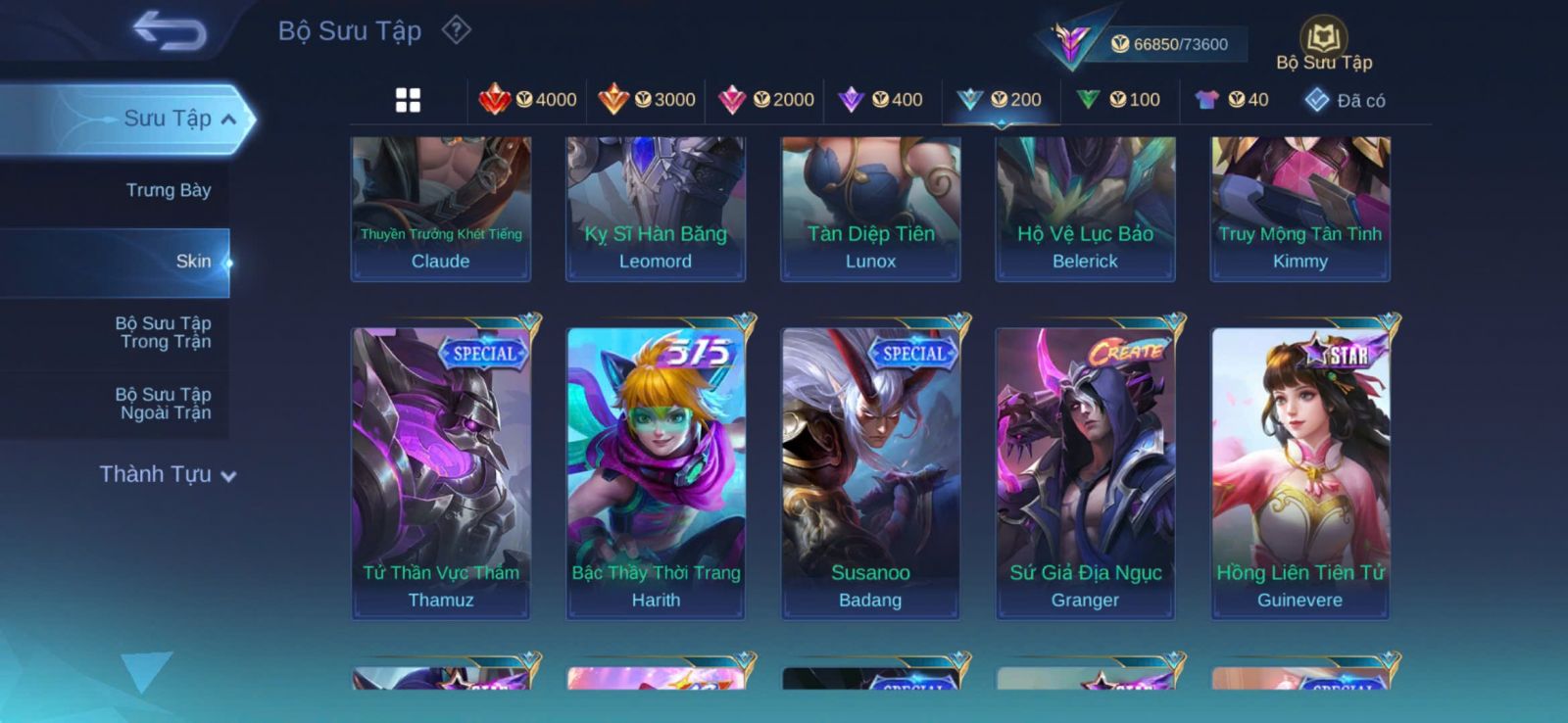This screenshot has height=723, width=1568.
Task: Open the Trưng Bày menu entry
Action: [x=168, y=190]
